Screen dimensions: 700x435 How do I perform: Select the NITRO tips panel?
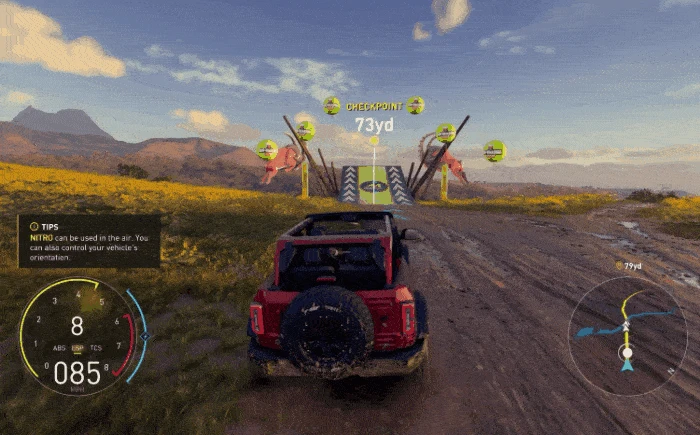point(89,241)
